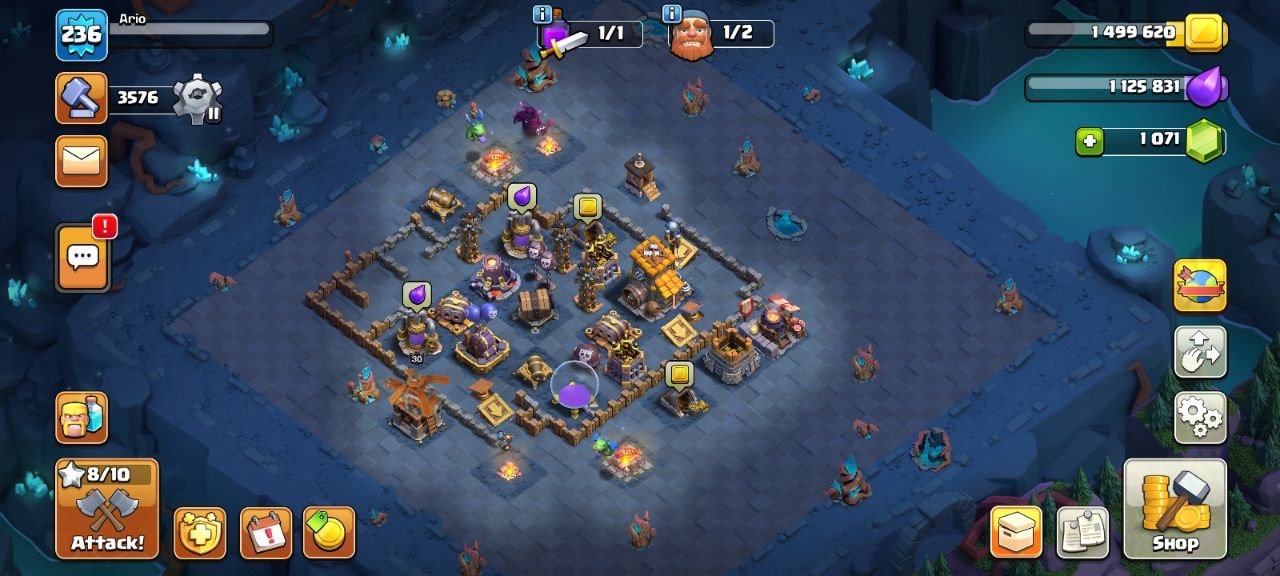Open the settings gear menu
This screenshot has height=576, width=1280.
[x=1199, y=417]
